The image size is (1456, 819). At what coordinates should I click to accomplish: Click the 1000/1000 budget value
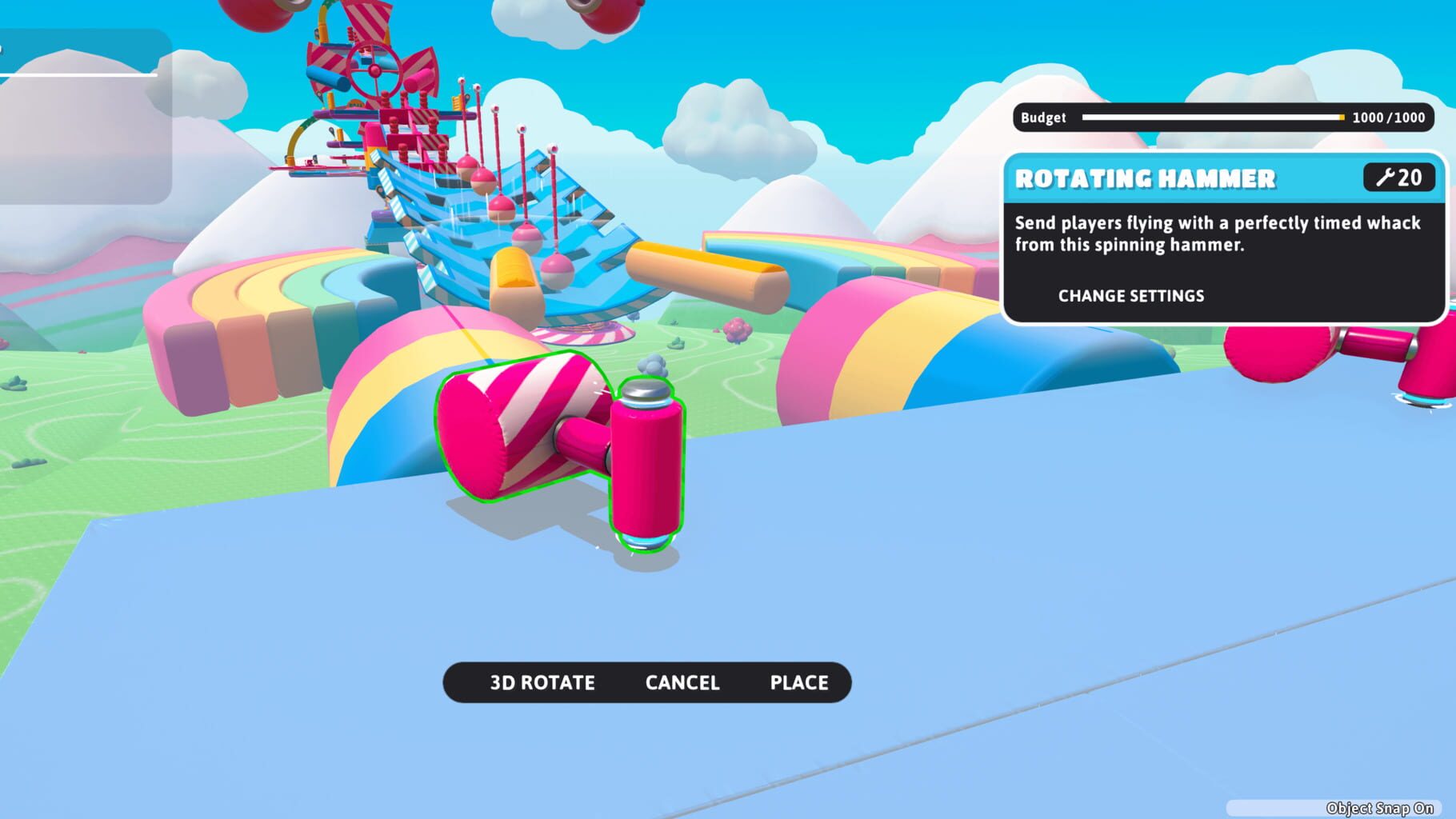[x=1385, y=118]
